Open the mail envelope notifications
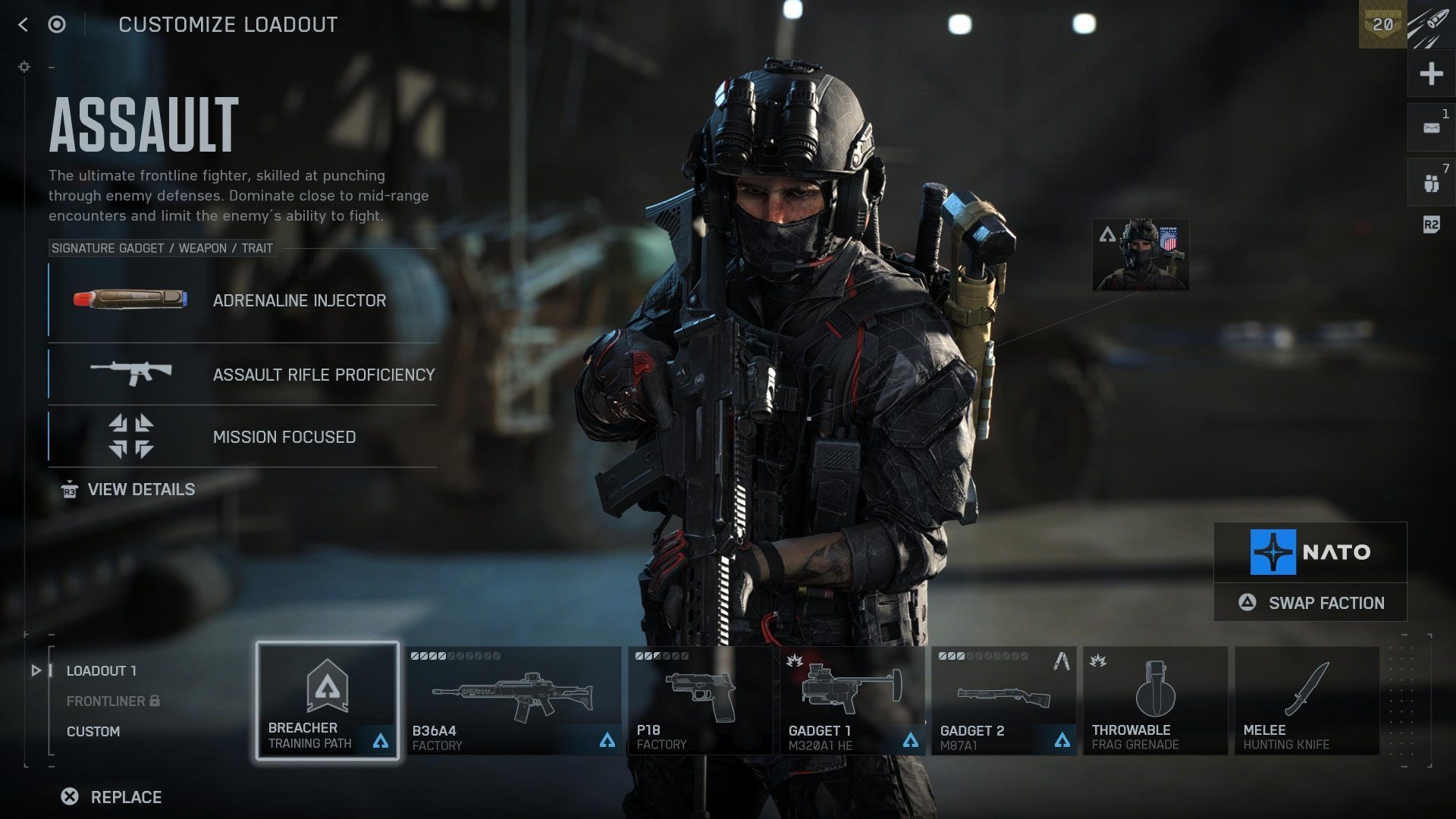1456x819 pixels. coord(1431,128)
